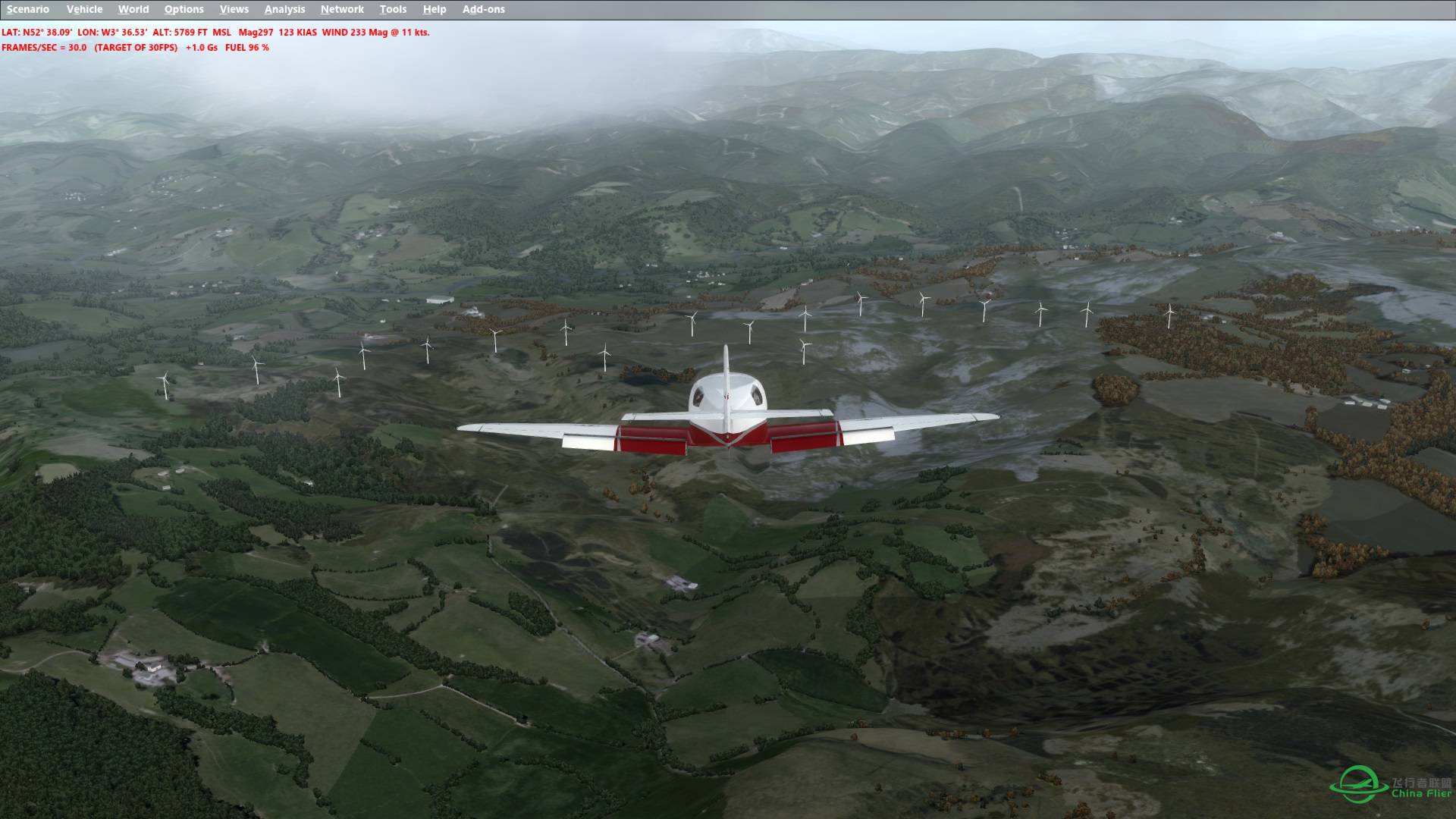Open the Help menu
The width and height of the screenshot is (1456, 819).
pyautogui.click(x=433, y=9)
